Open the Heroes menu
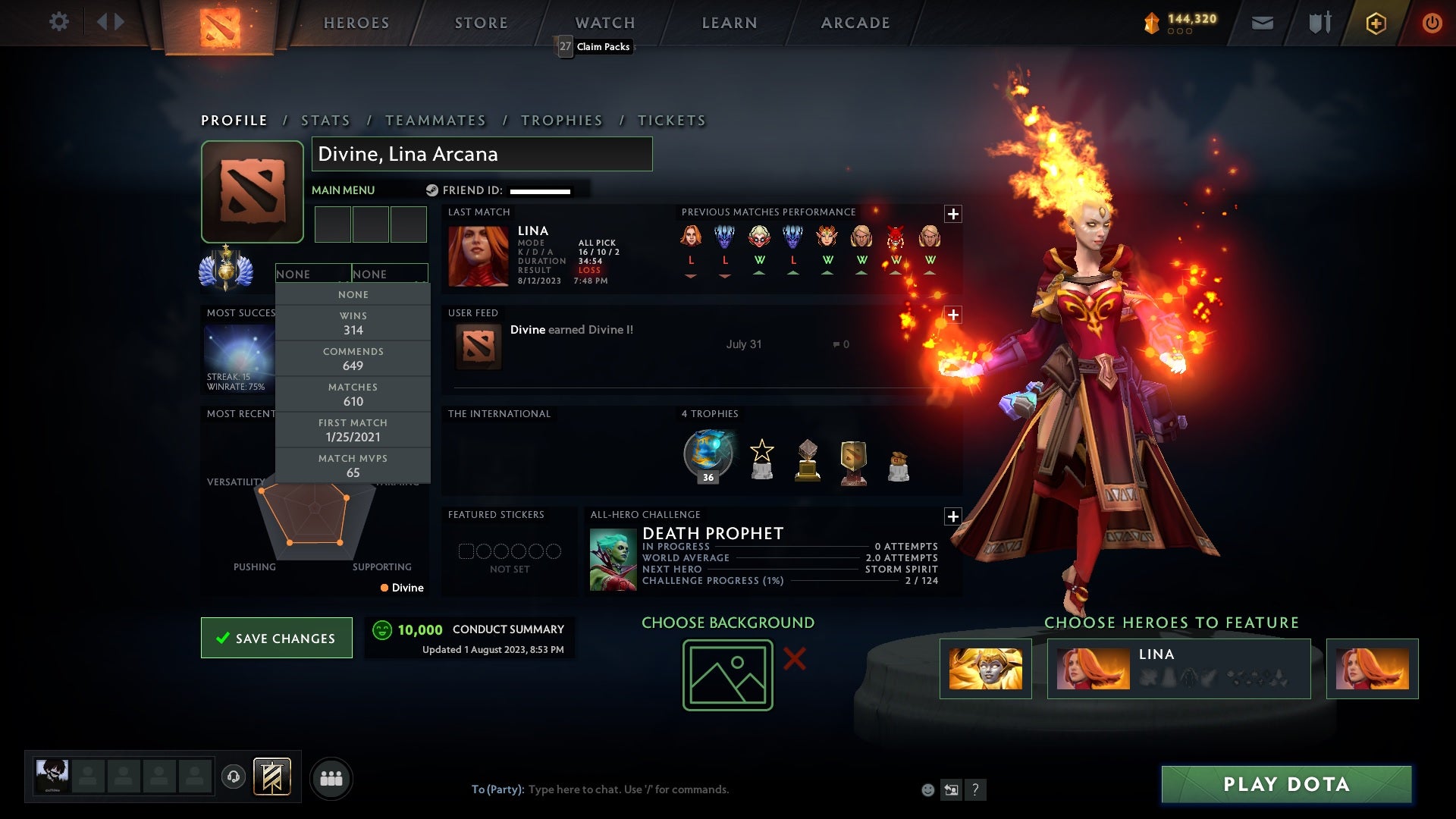Image resolution: width=1456 pixels, height=819 pixels. (356, 23)
